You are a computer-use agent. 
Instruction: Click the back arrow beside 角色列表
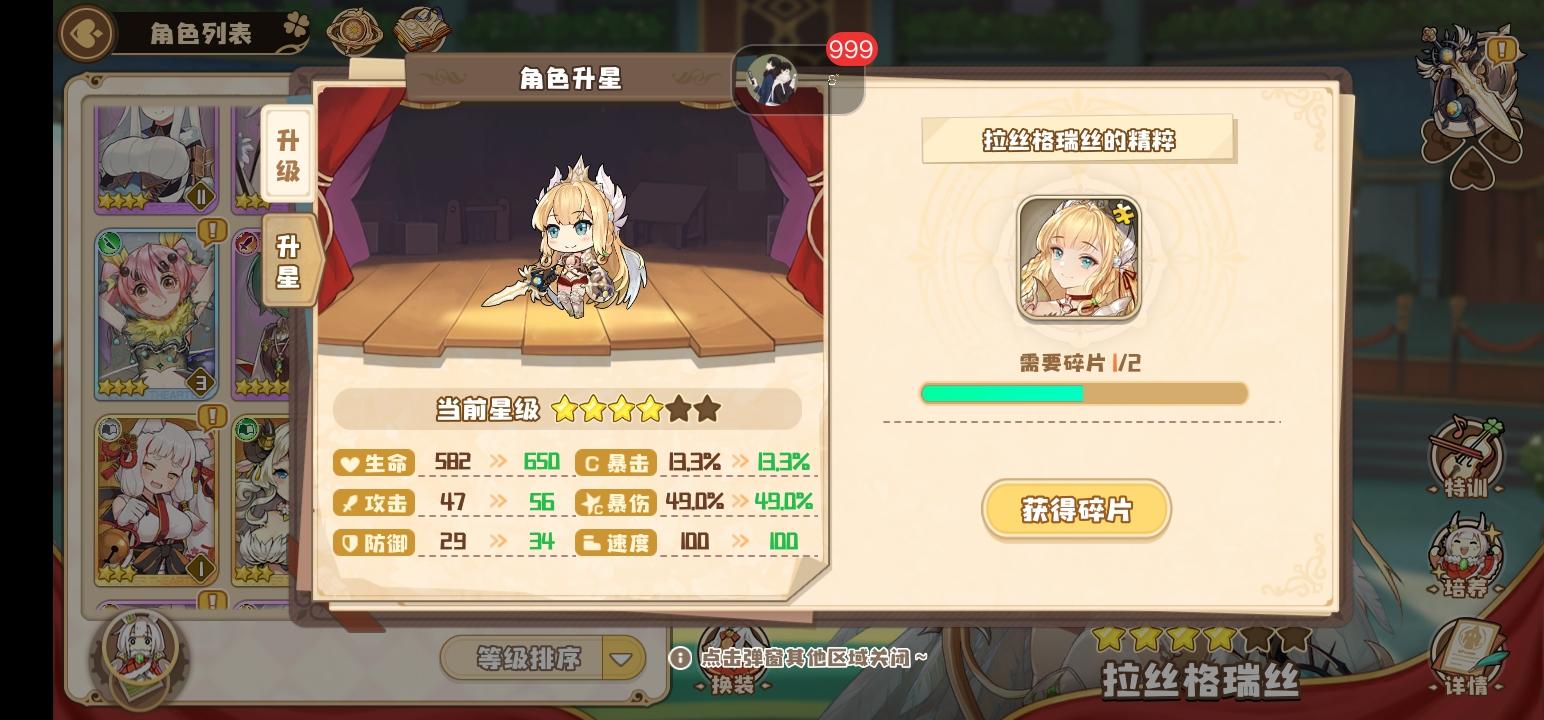(x=86, y=32)
